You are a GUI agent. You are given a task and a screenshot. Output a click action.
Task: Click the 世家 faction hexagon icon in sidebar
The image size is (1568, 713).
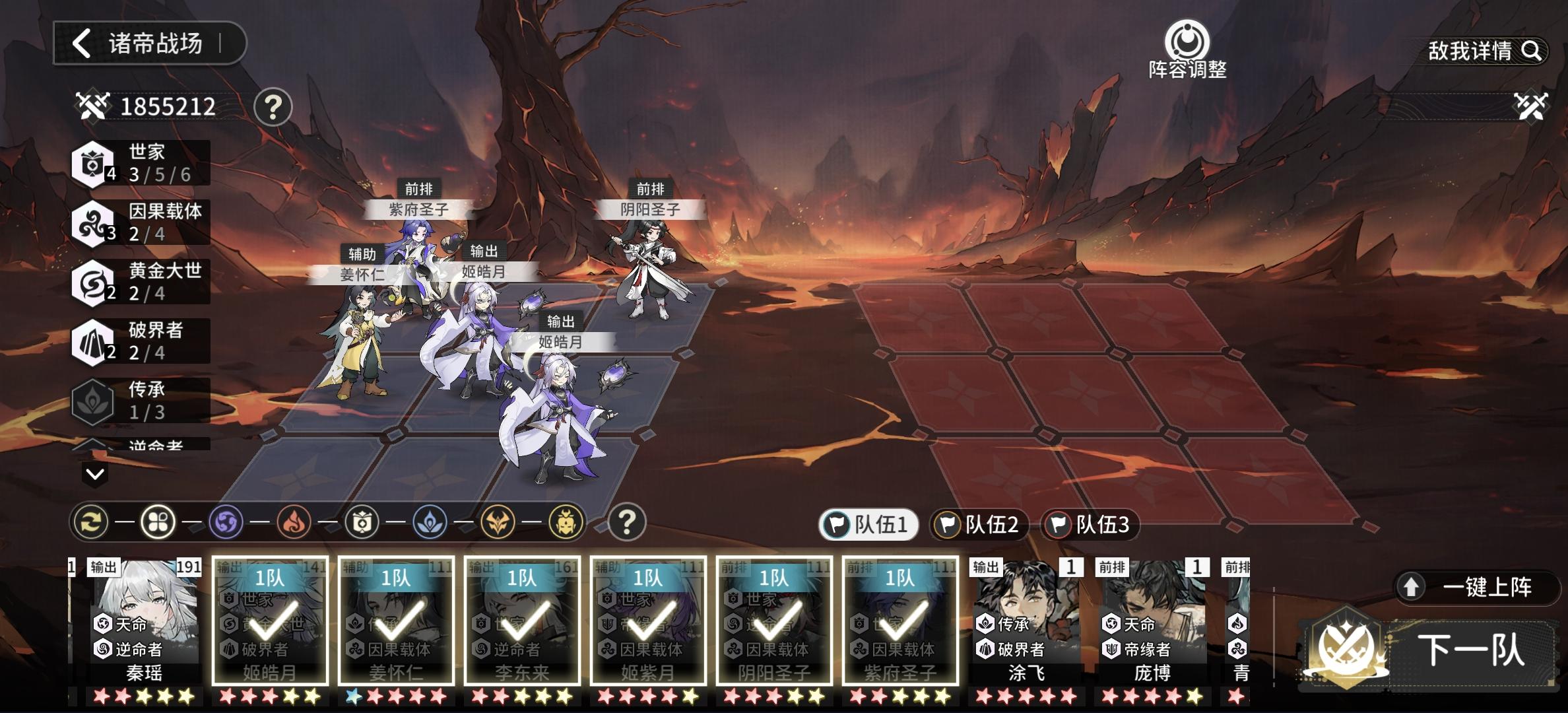[x=94, y=164]
